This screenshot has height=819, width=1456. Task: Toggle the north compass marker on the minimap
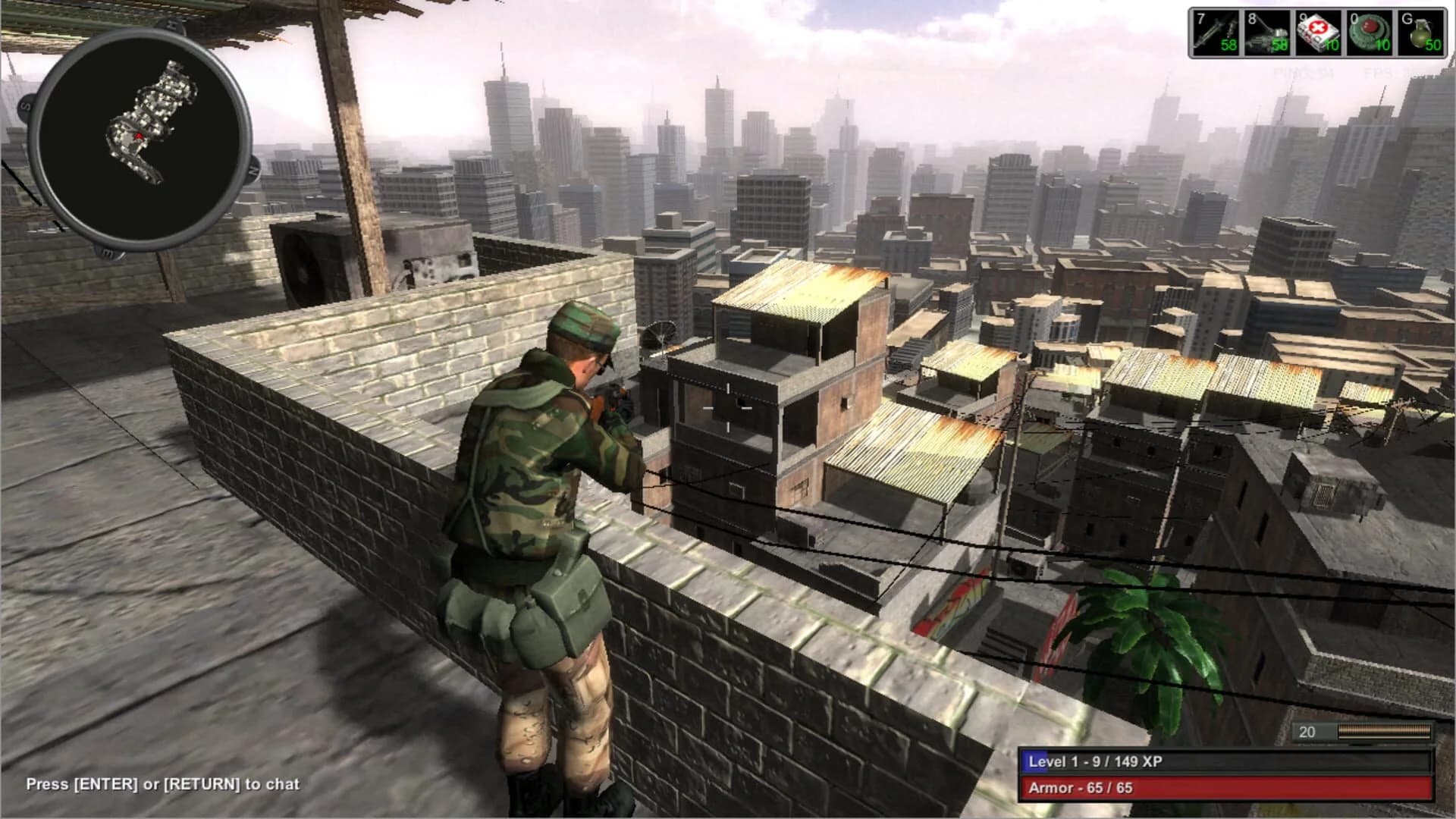coord(253,171)
